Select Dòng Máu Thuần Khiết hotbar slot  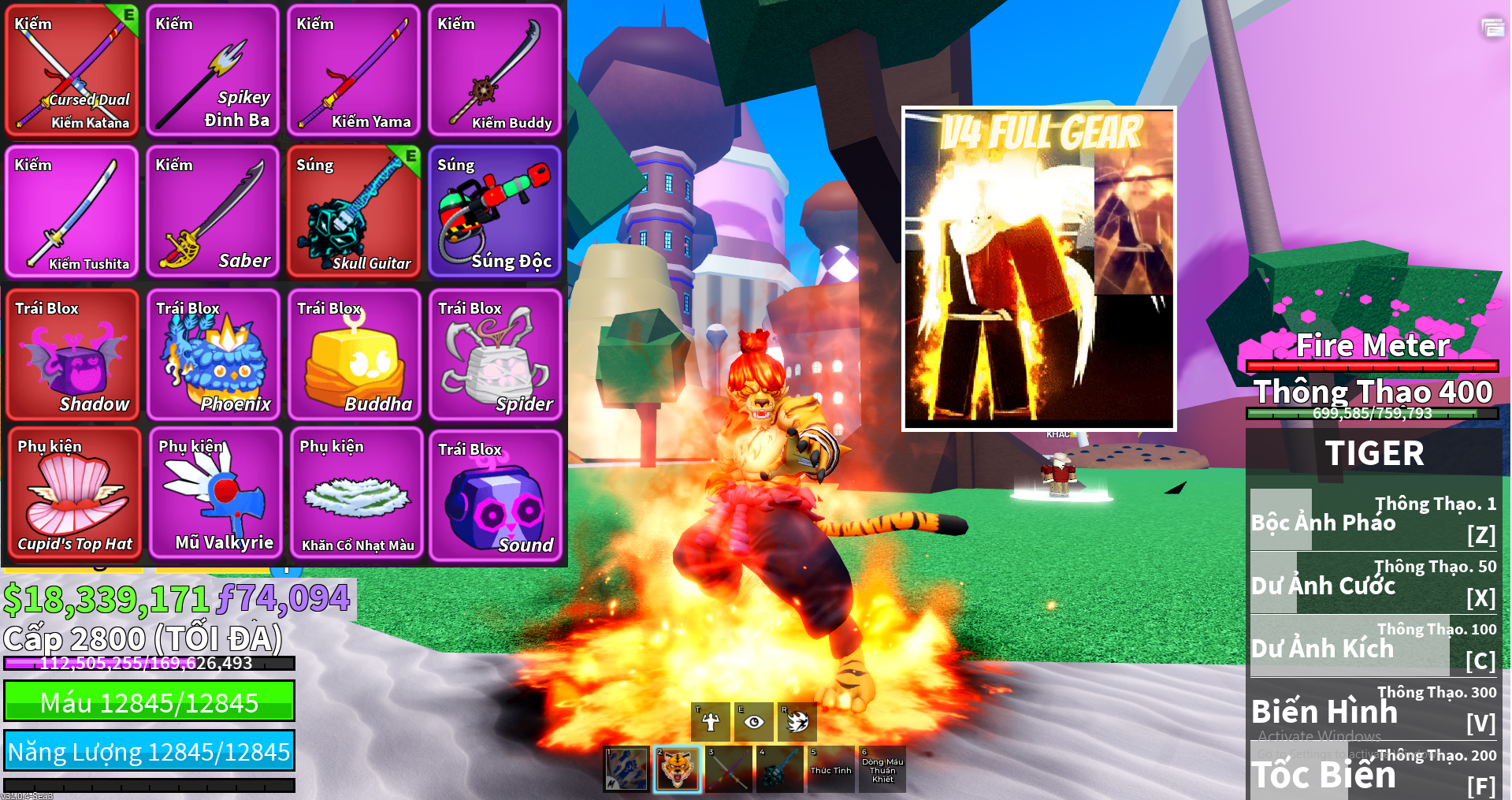click(x=882, y=768)
